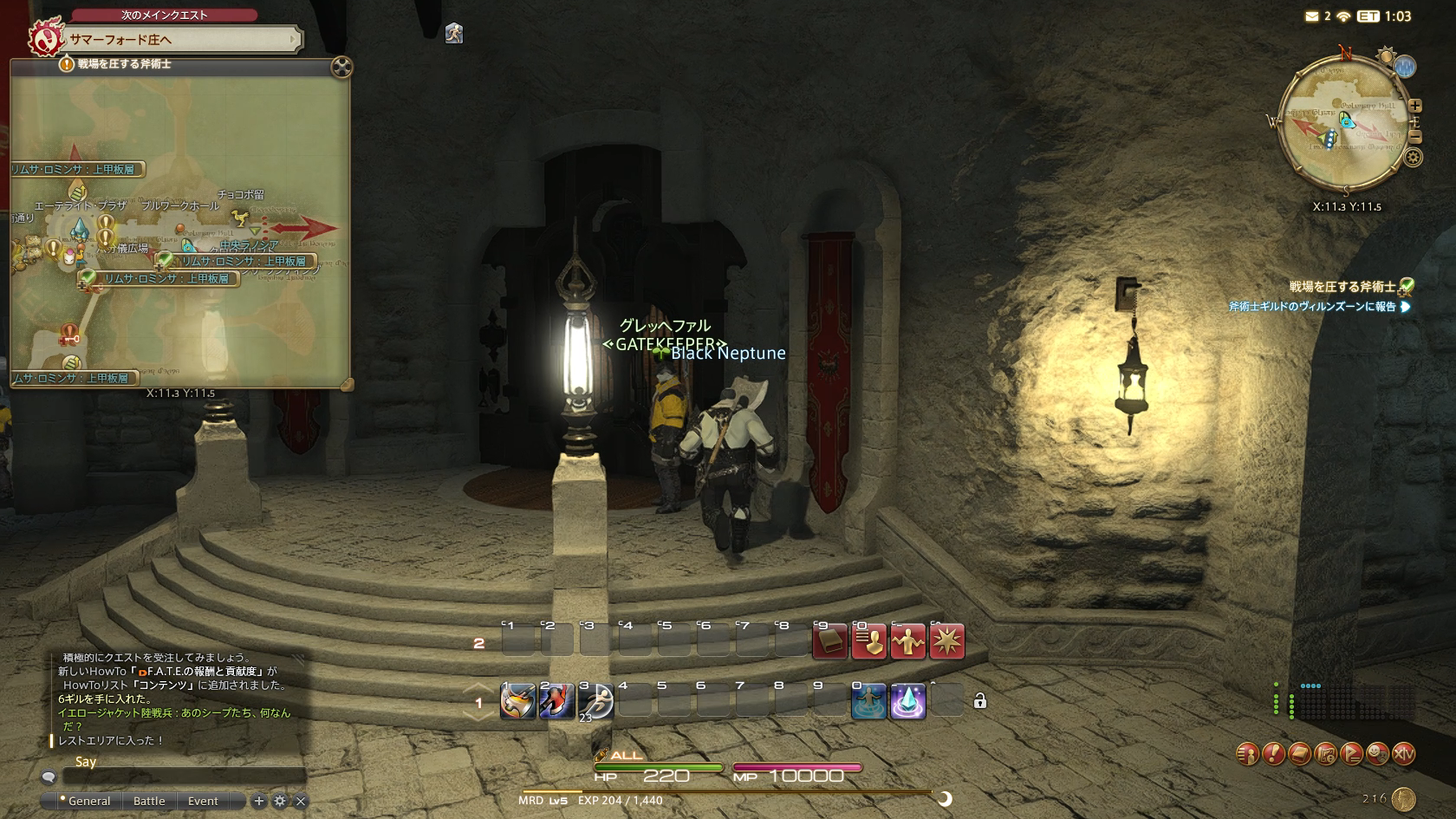Open the System XIV menu icon
The height and width of the screenshot is (819, 1456).
(1403, 754)
